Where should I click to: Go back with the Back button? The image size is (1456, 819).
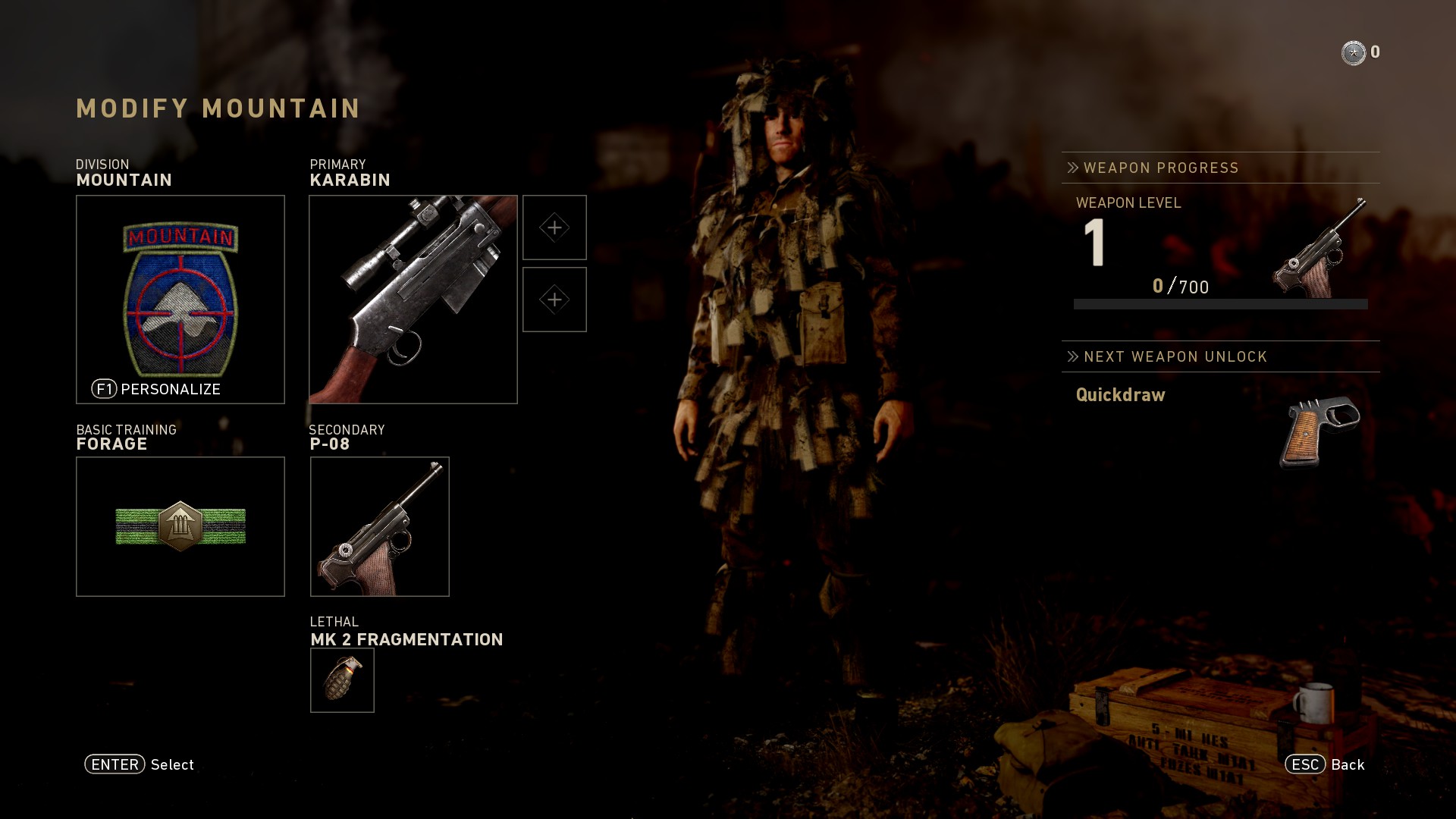[x=1325, y=764]
